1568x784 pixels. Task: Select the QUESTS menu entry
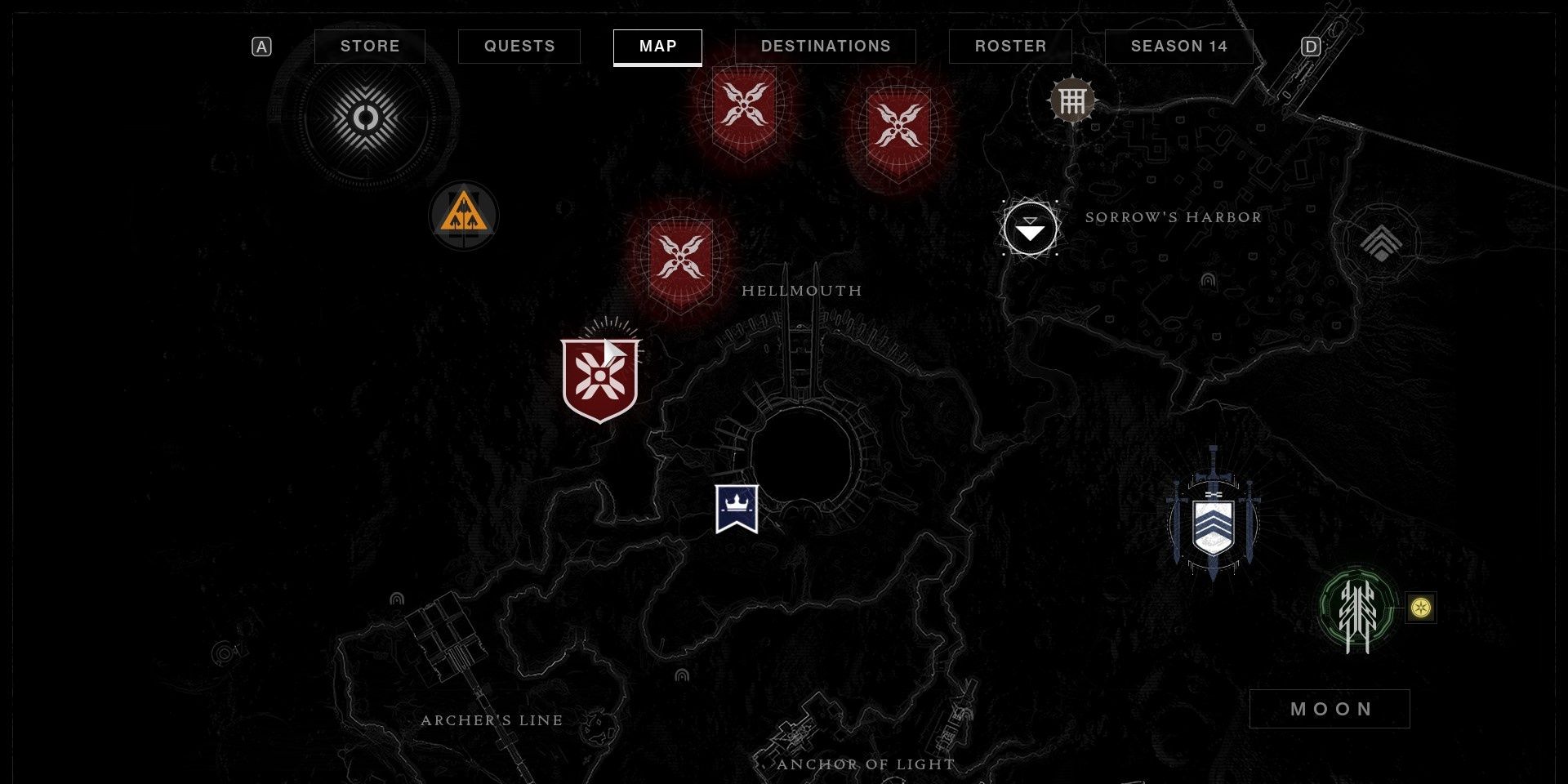tap(519, 47)
